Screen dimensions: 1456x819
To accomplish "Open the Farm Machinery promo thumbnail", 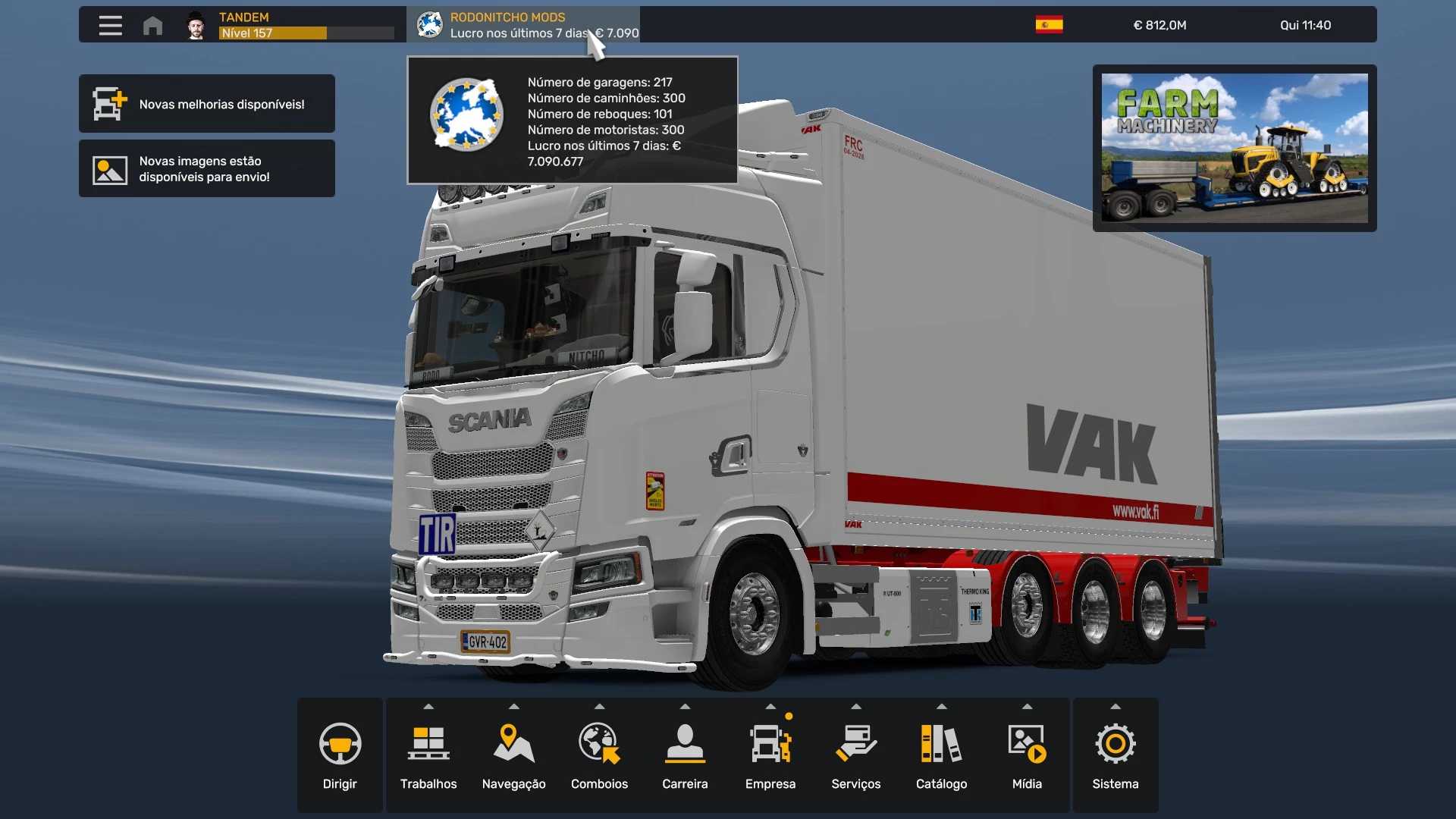I will 1234,148.
